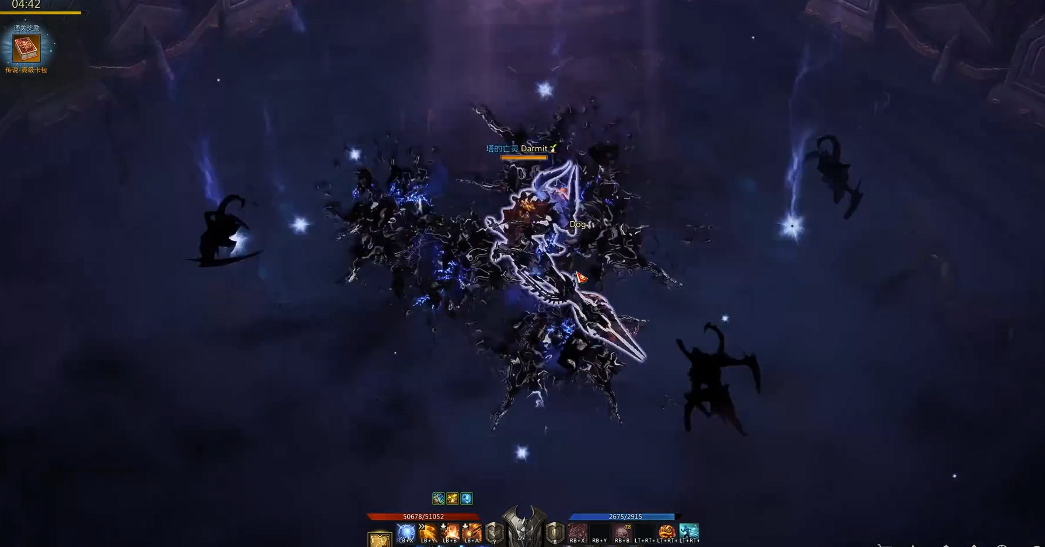The image size is (1045, 547).
Task: Inspect the green active buff icon
Action: 438,498
